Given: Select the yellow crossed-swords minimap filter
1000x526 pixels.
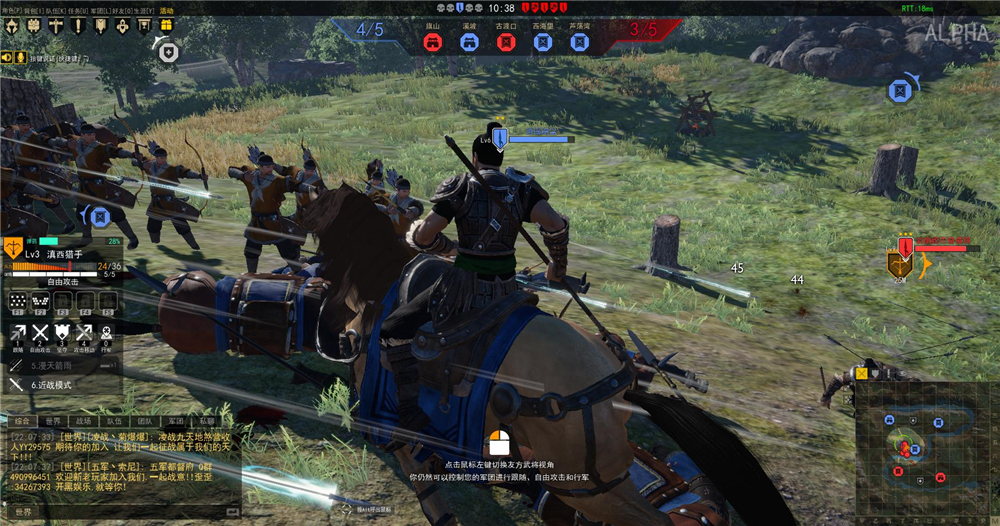Looking at the screenshot, I should [861, 373].
